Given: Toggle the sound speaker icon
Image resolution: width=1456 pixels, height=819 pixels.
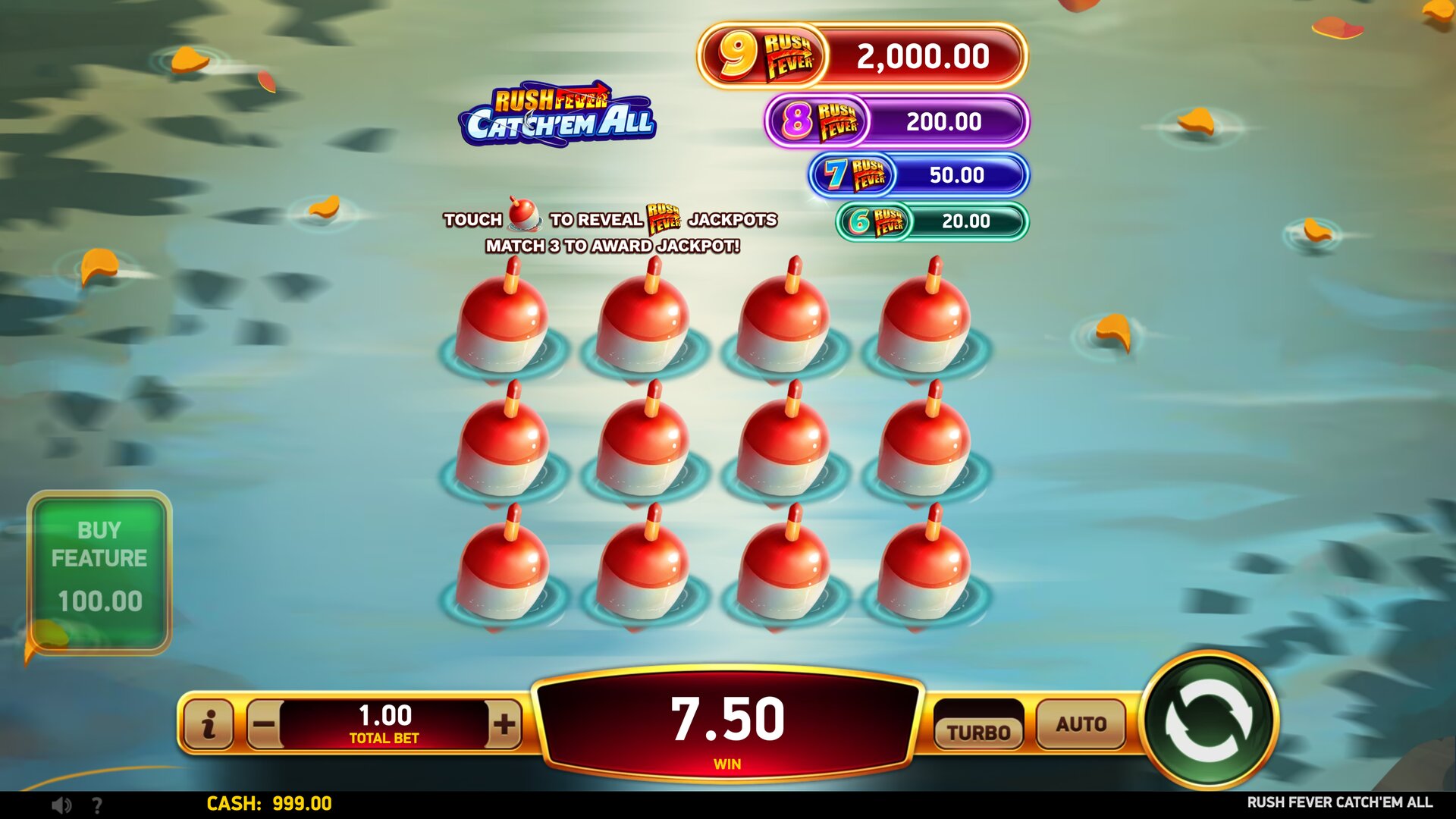Looking at the screenshot, I should point(61,805).
